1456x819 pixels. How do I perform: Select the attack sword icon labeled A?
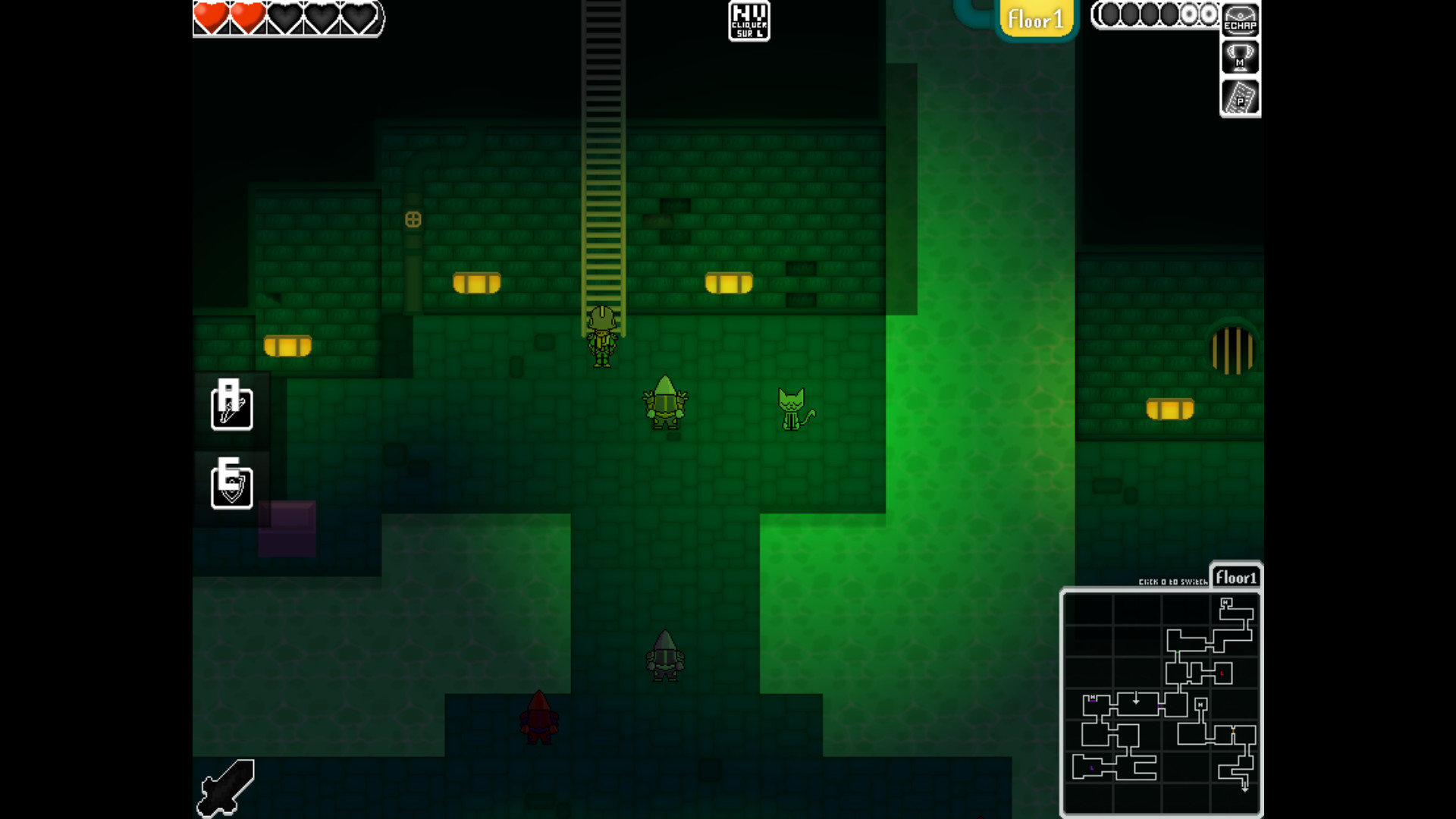tap(231, 407)
